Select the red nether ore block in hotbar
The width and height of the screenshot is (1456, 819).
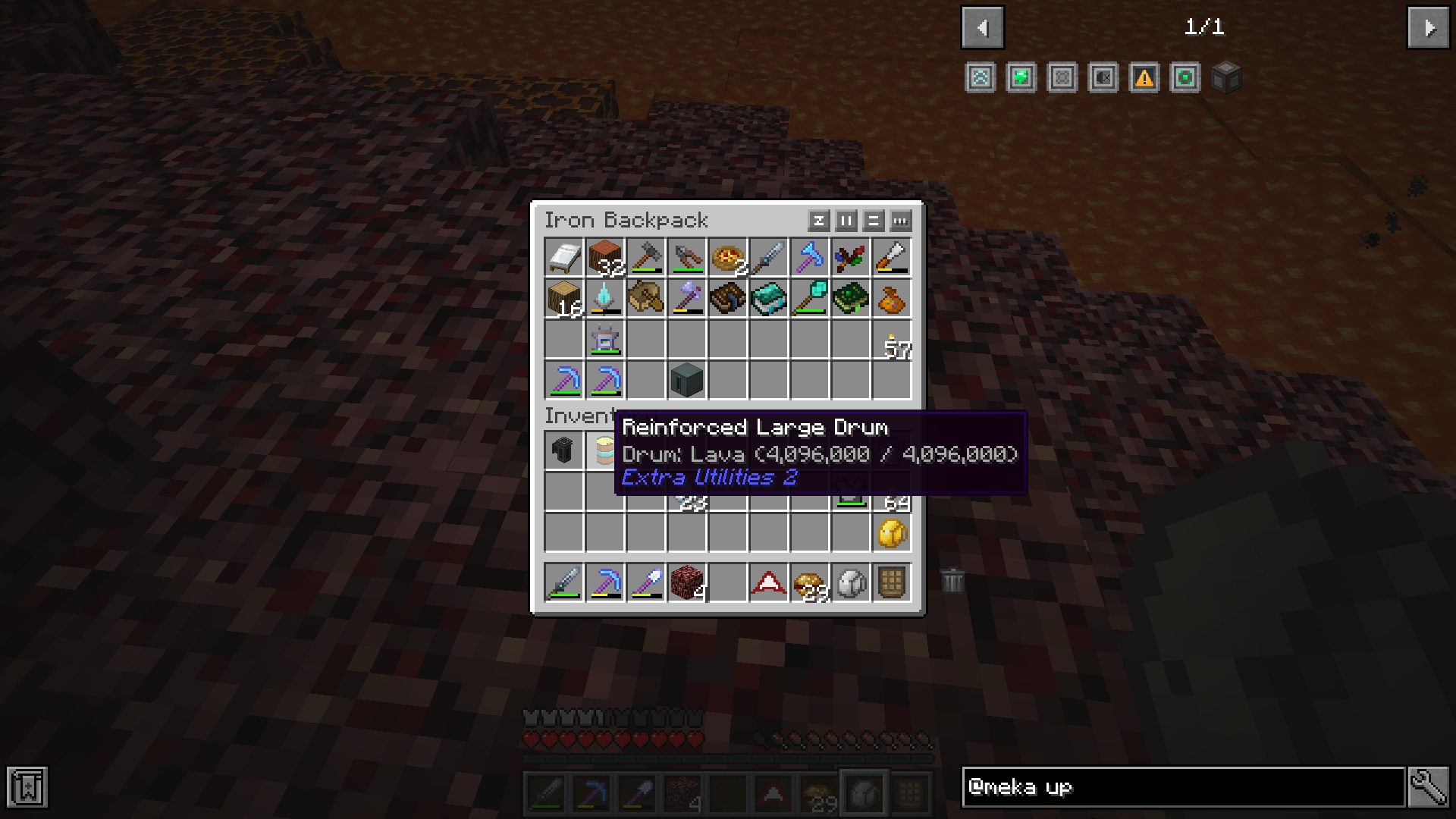tap(687, 582)
